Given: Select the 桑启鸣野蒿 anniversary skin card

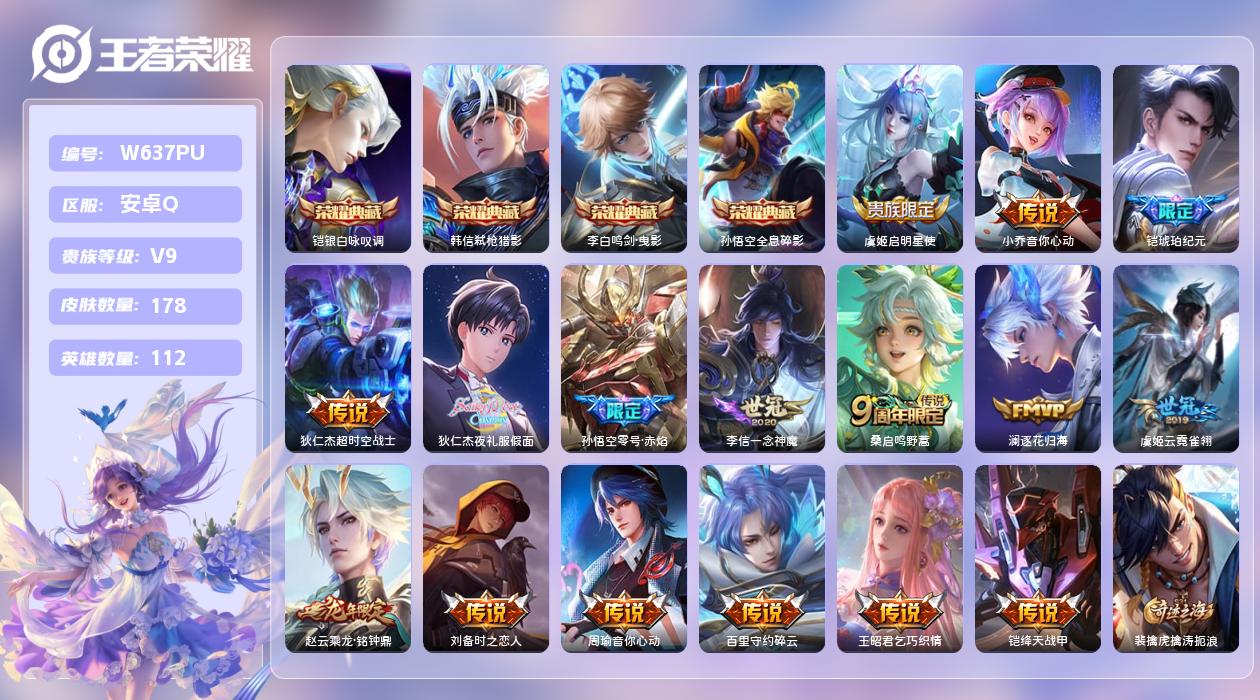Looking at the screenshot, I should (900, 358).
